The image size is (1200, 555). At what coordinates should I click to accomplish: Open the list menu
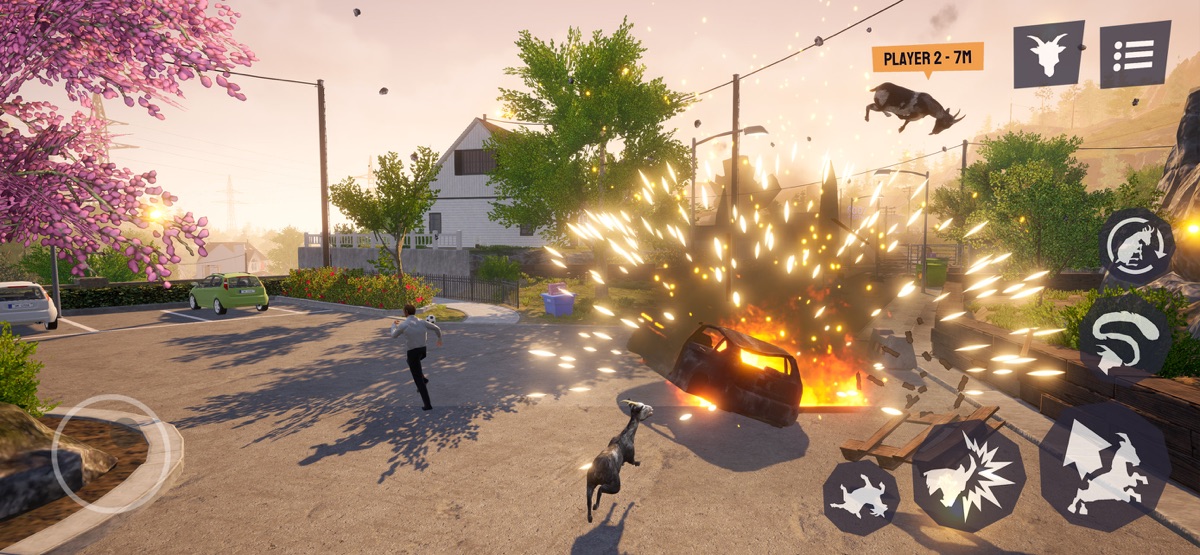tap(1135, 54)
